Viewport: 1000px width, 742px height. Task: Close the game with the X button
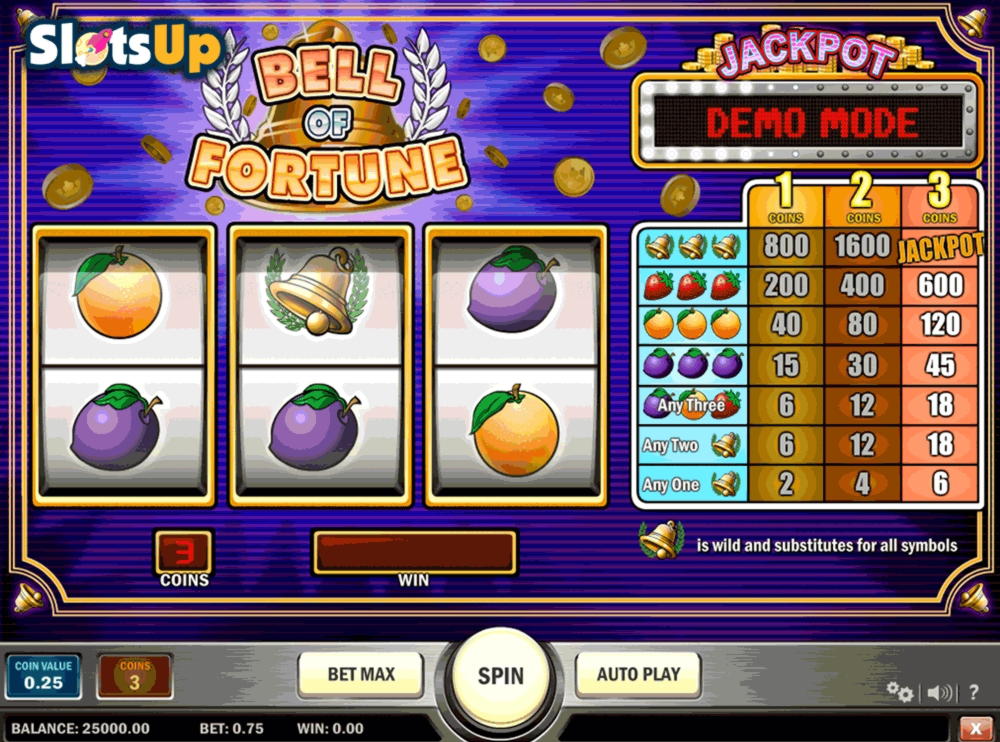coord(975,728)
